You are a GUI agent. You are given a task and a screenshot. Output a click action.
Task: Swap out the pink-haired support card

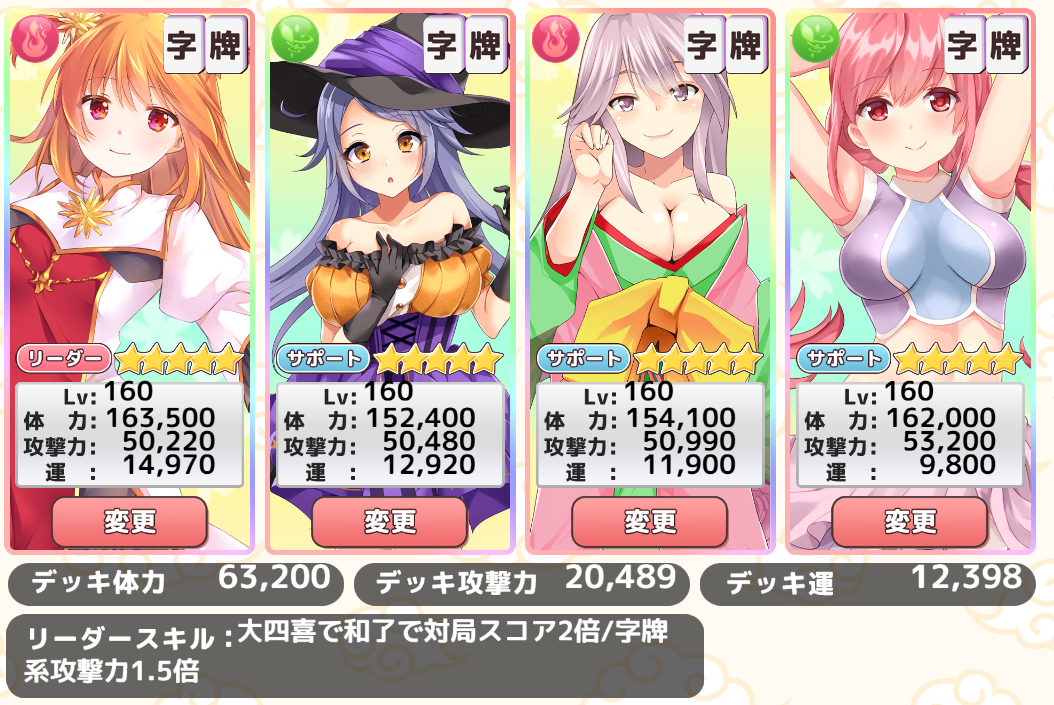(x=909, y=521)
